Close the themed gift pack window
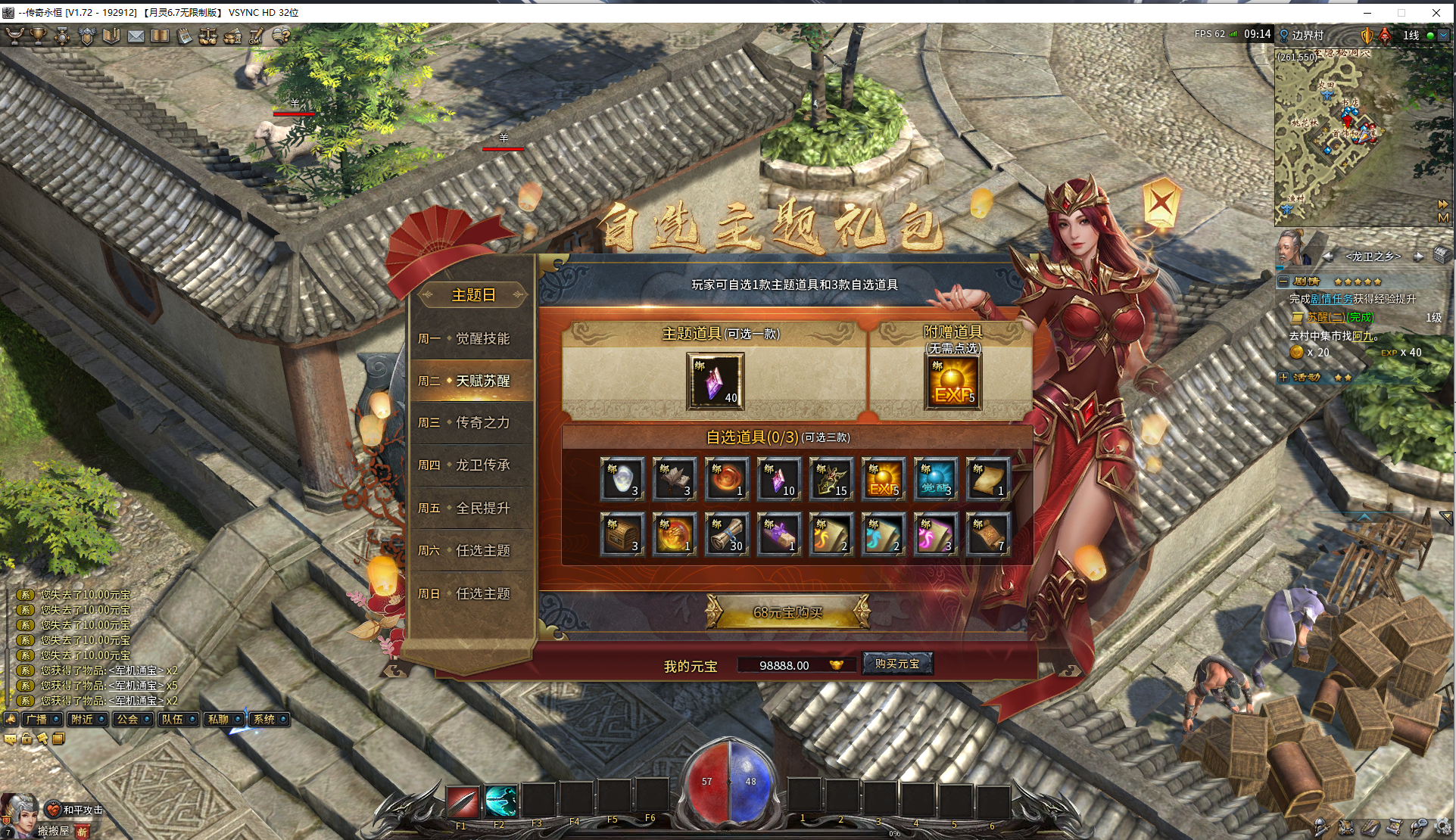 pyautogui.click(x=1161, y=202)
